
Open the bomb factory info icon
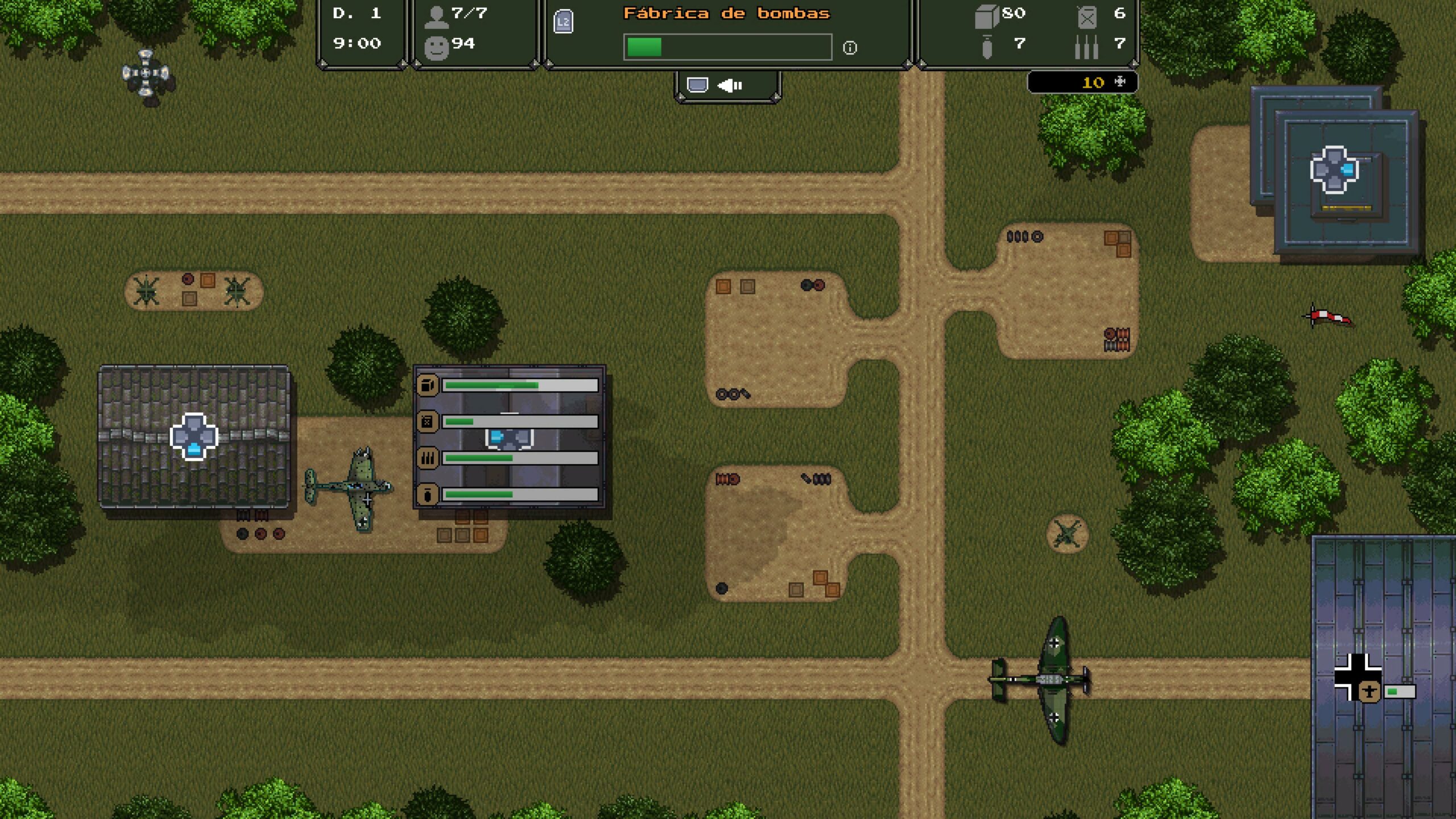coord(850,48)
